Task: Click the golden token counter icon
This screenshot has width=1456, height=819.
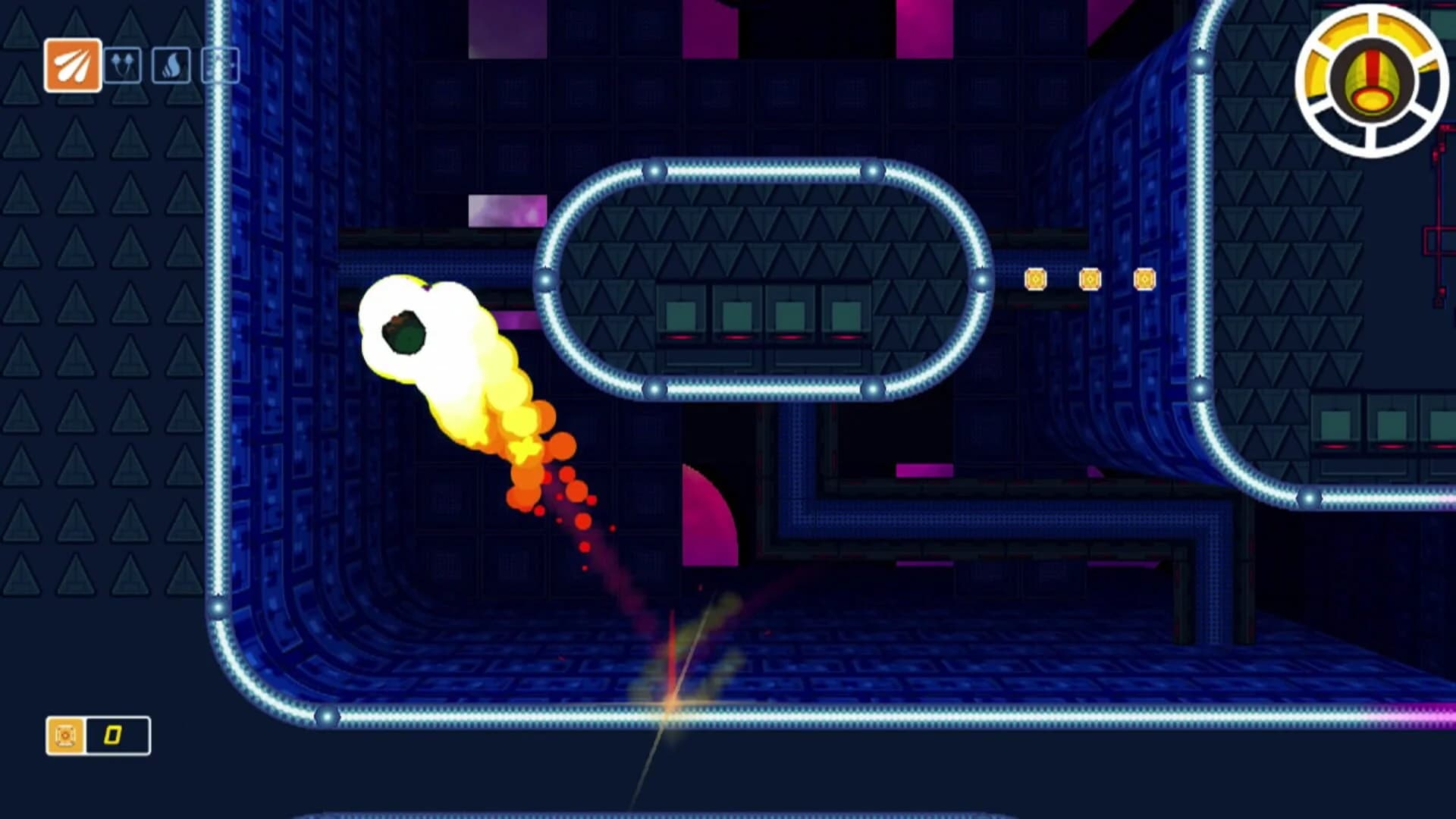Action: [x=67, y=733]
